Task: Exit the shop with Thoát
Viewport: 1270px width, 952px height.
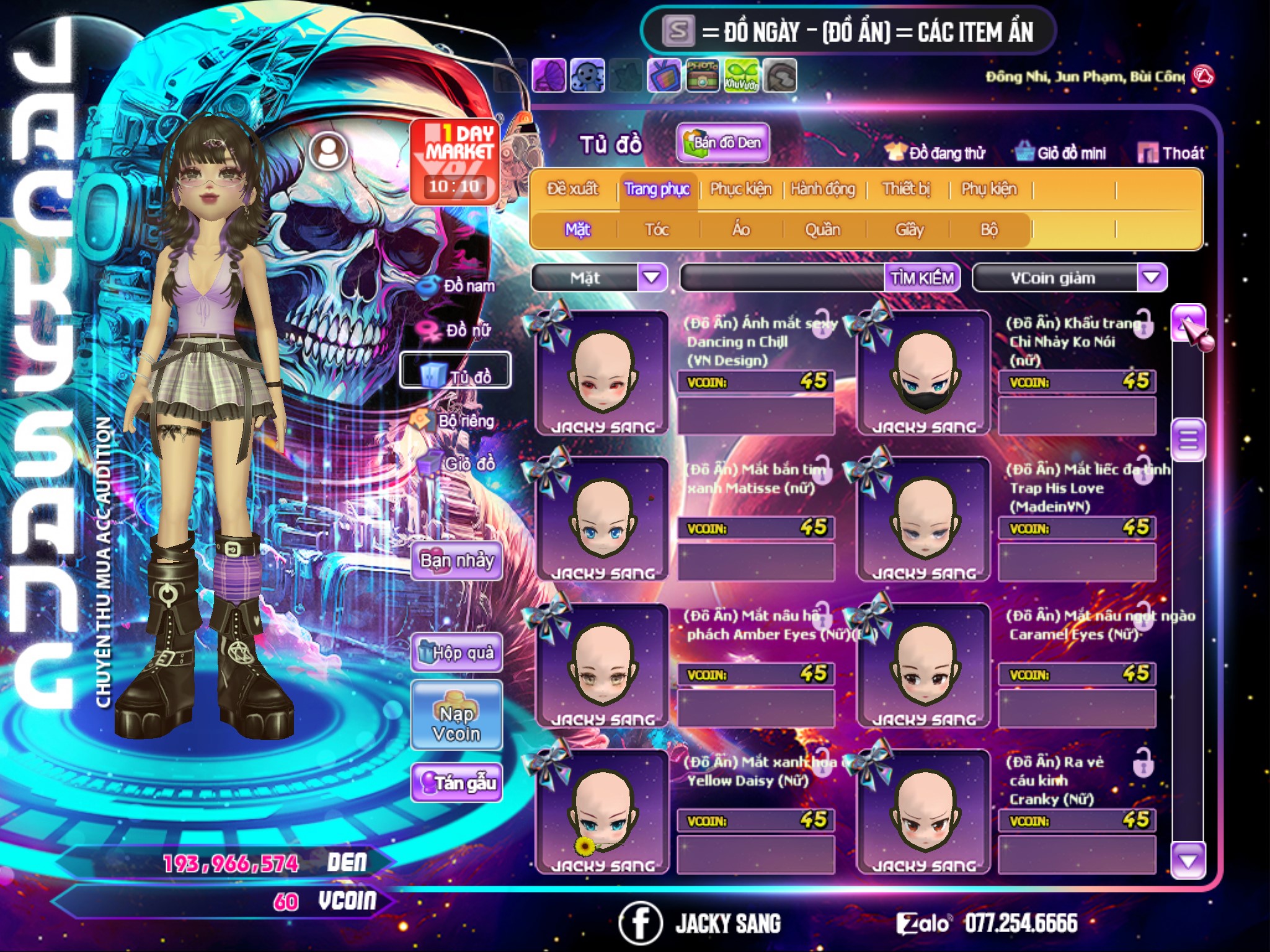Action: coord(1171,152)
